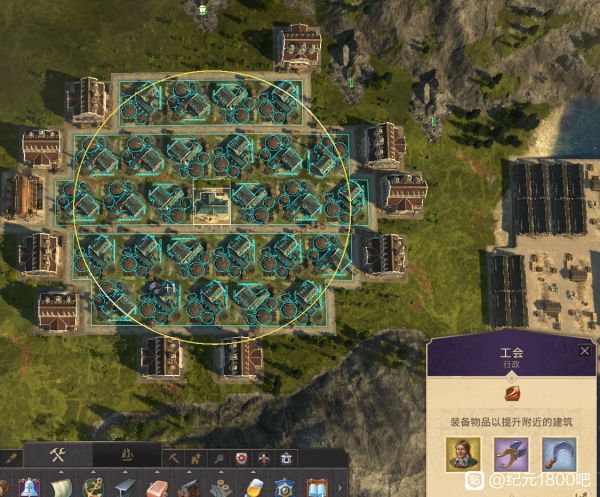Activate the pickaxe tool button
Screen dimensions: 600x497
174,458
